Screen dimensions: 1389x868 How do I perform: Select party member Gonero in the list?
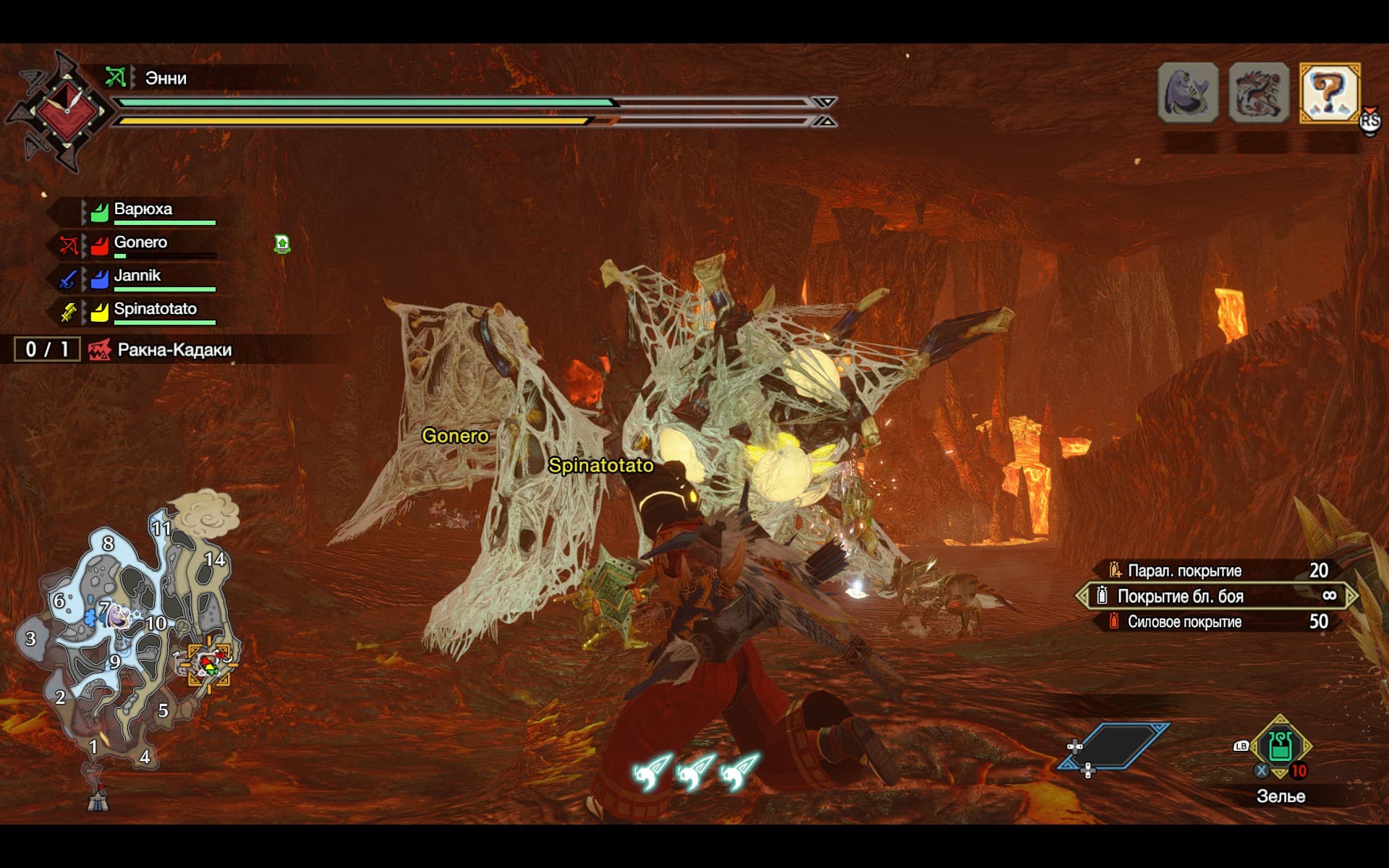[x=140, y=243]
